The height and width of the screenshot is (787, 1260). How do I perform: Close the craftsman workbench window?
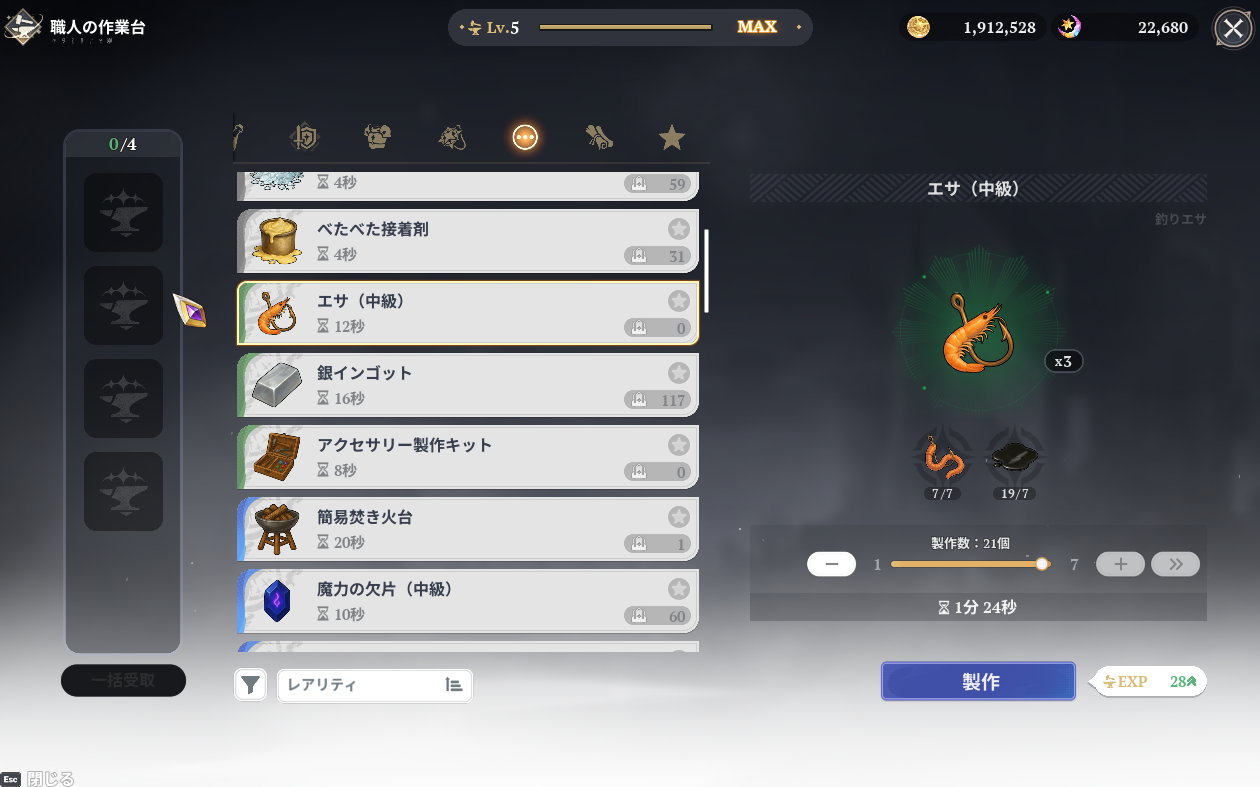[x=1232, y=28]
